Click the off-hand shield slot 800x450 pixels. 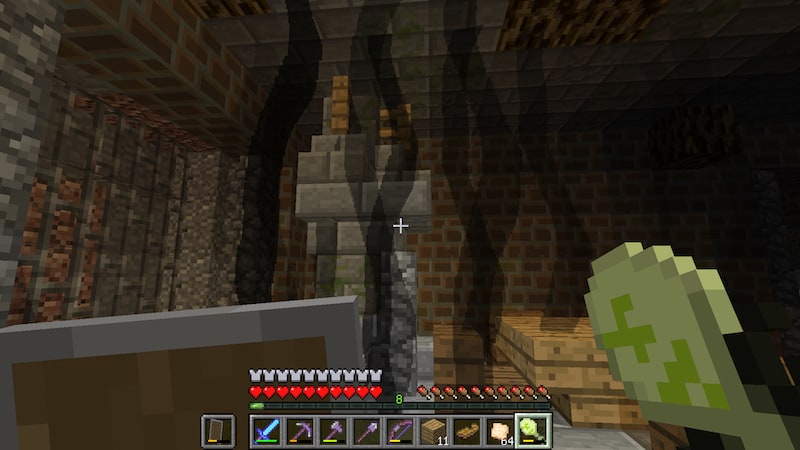click(x=218, y=431)
